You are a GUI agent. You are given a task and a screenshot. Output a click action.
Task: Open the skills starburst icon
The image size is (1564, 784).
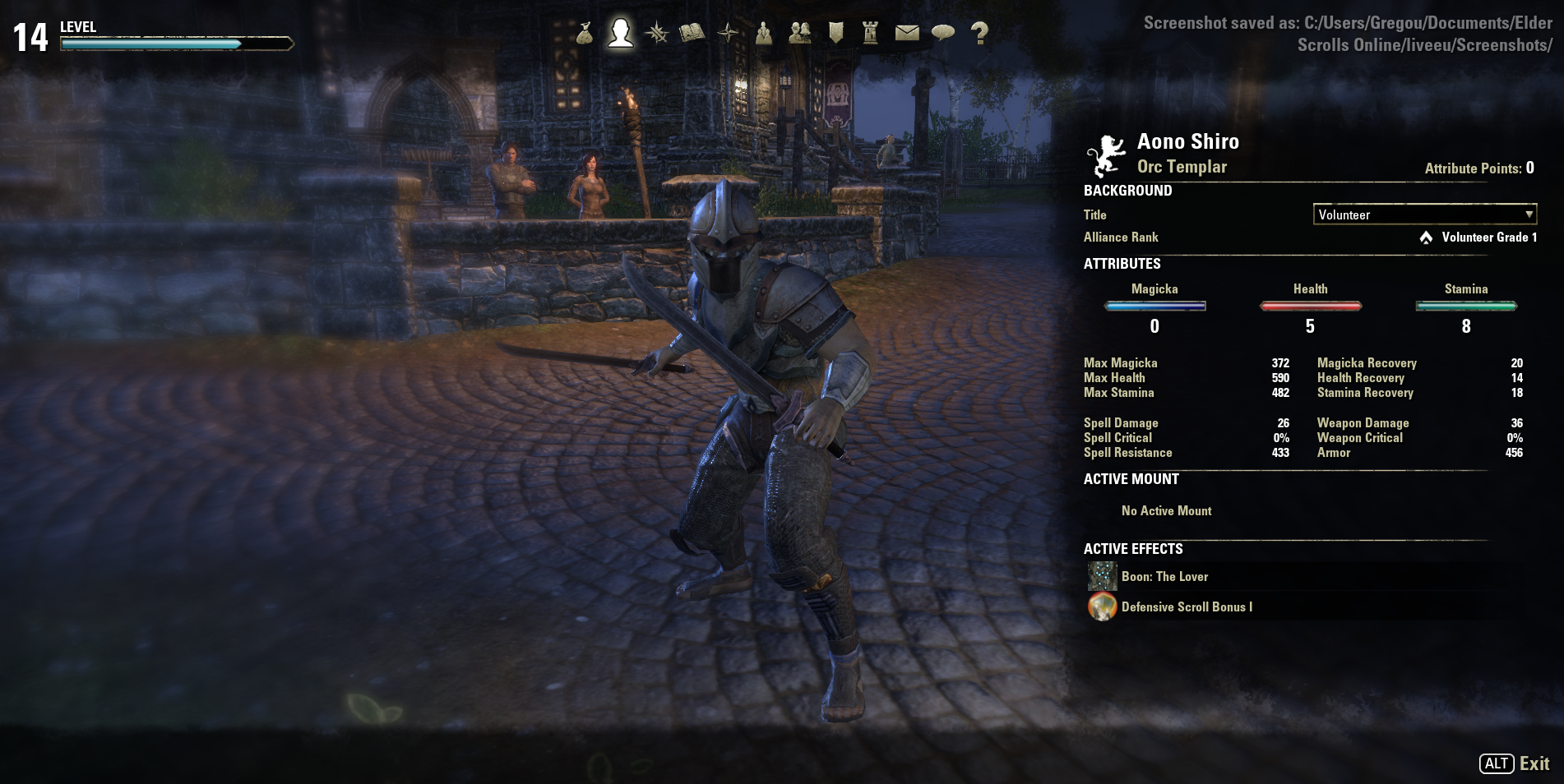tap(656, 33)
